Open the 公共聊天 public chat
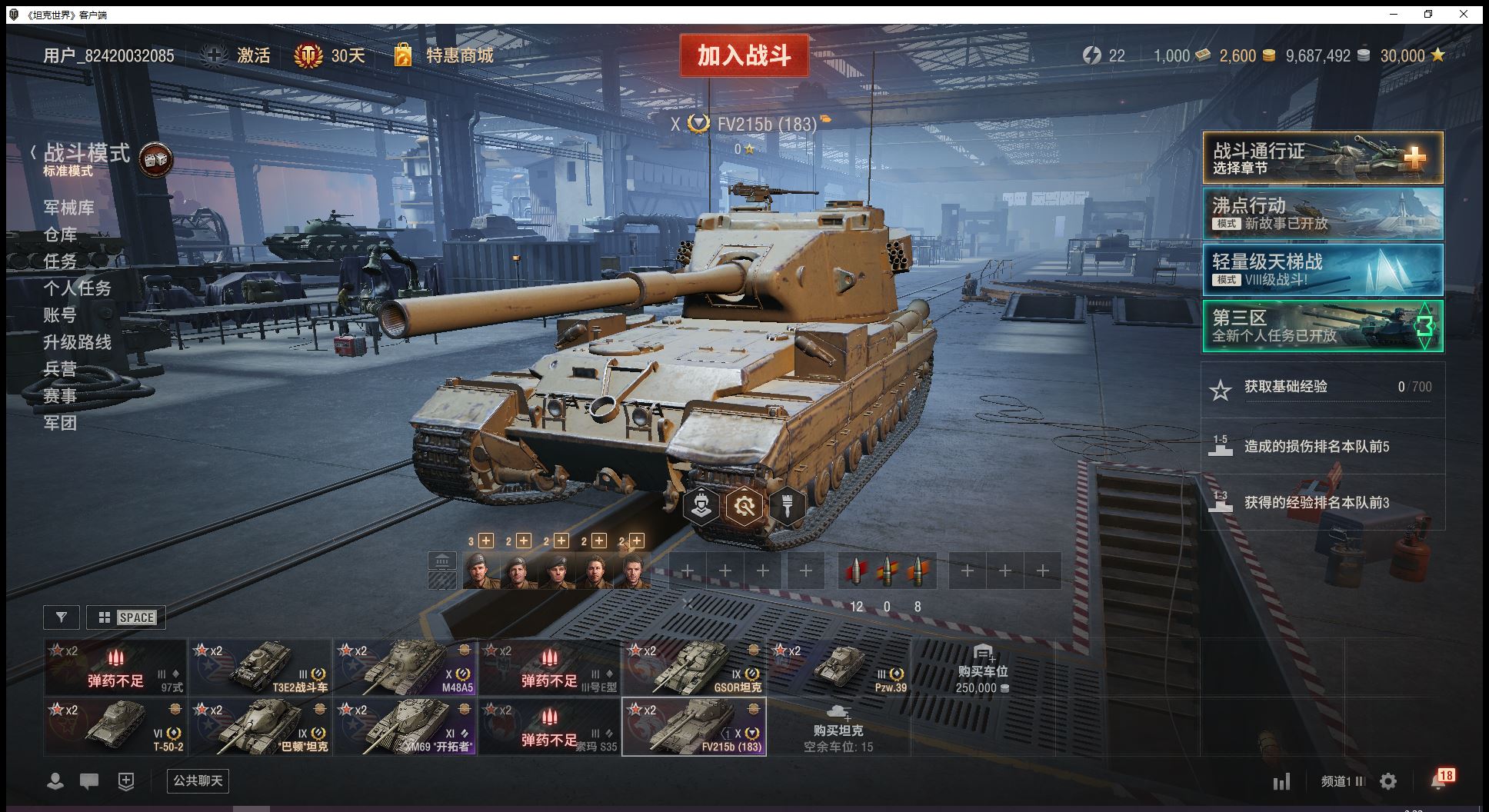 [198, 781]
